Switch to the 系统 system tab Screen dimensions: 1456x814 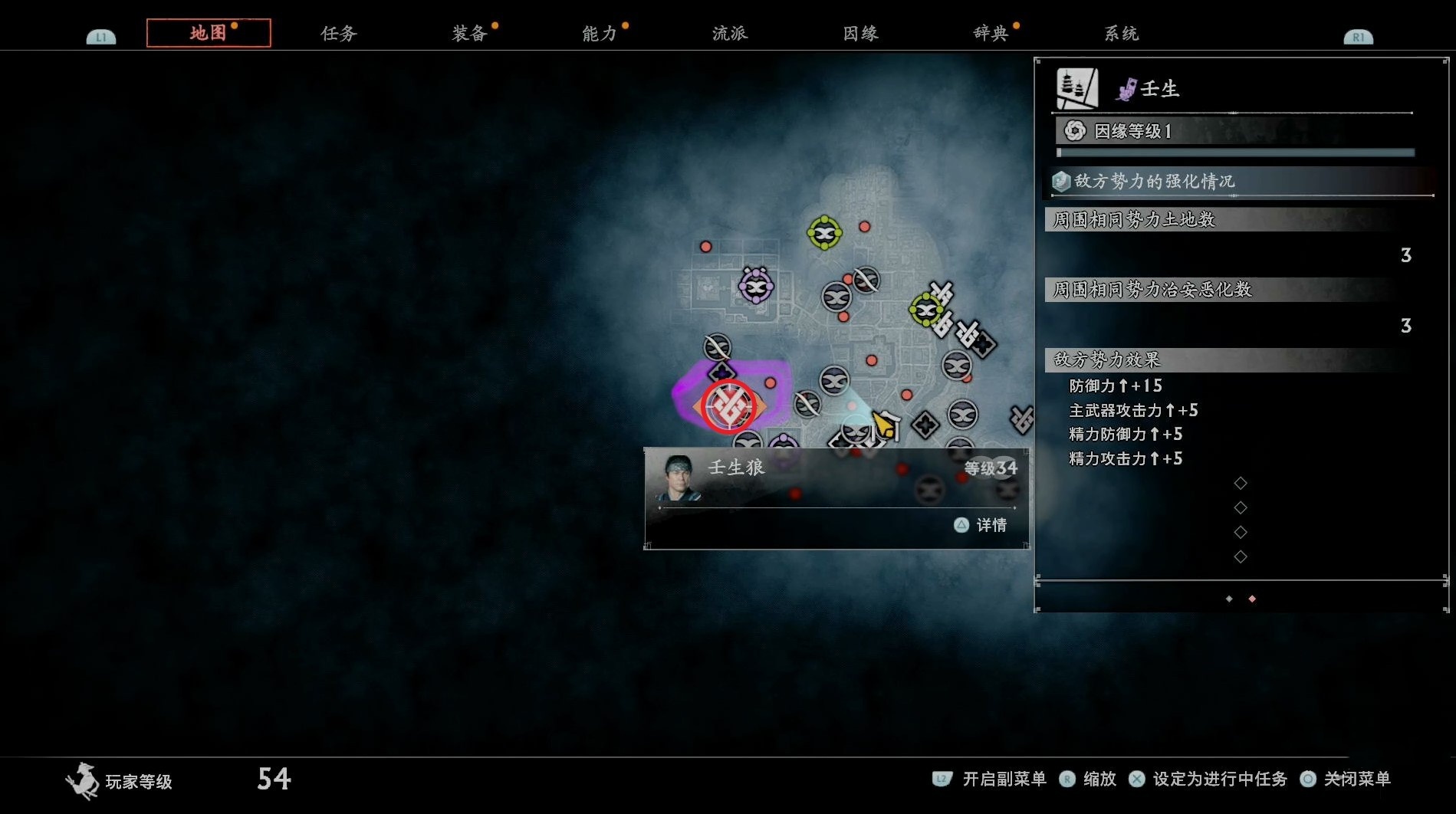coord(1121,33)
